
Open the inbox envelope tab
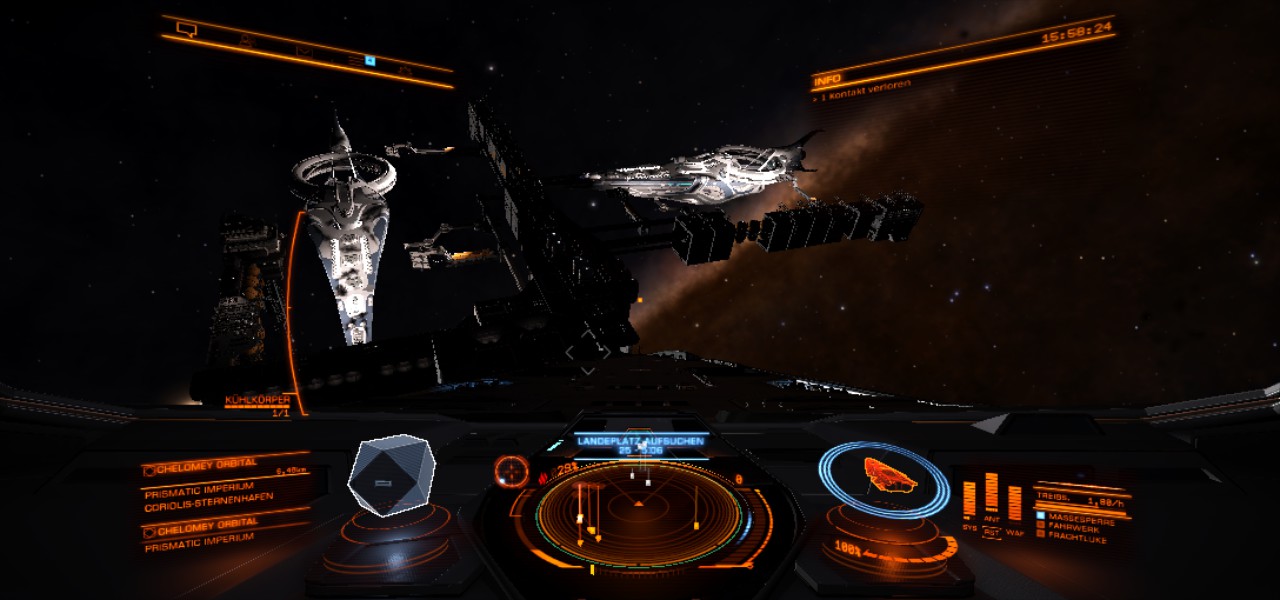click(x=304, y=51)
